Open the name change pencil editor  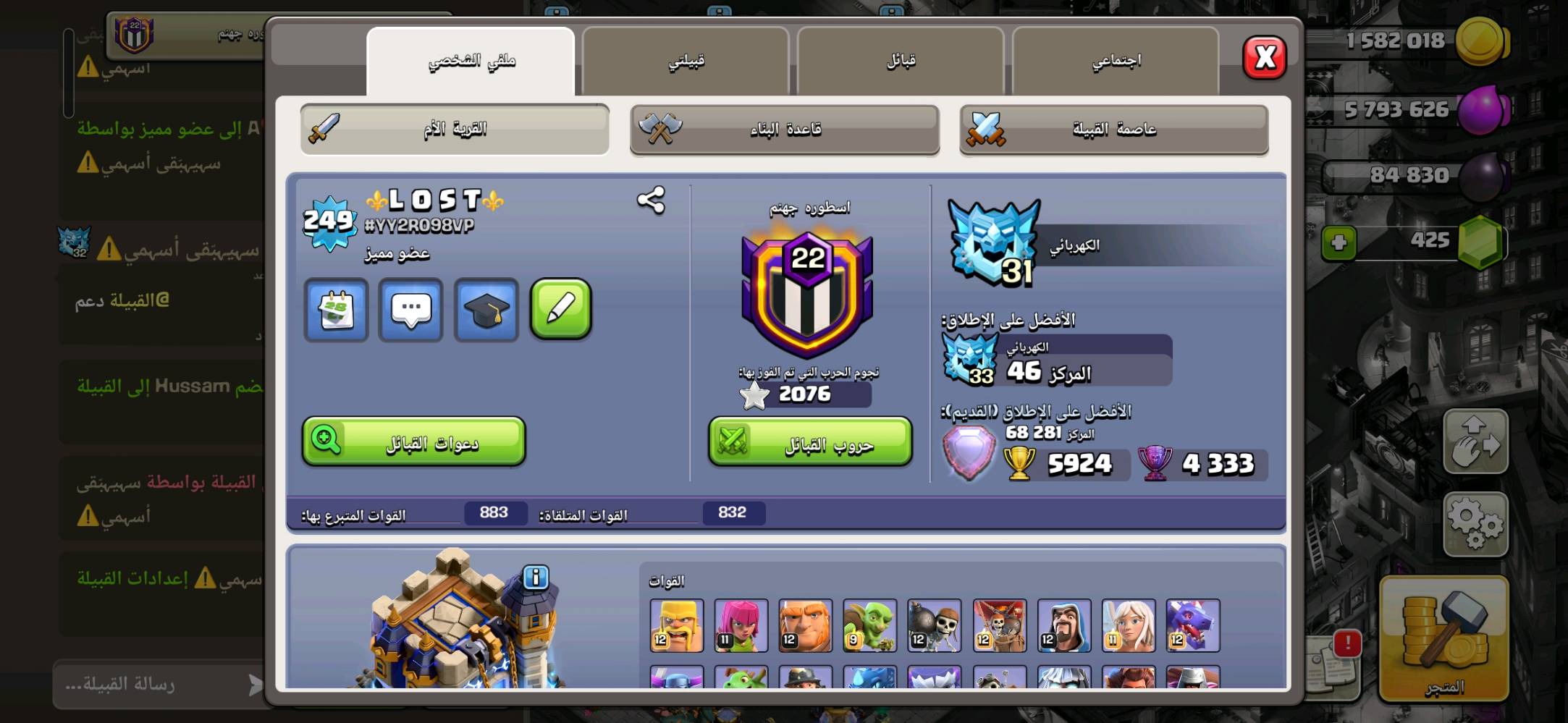(561, 310)
